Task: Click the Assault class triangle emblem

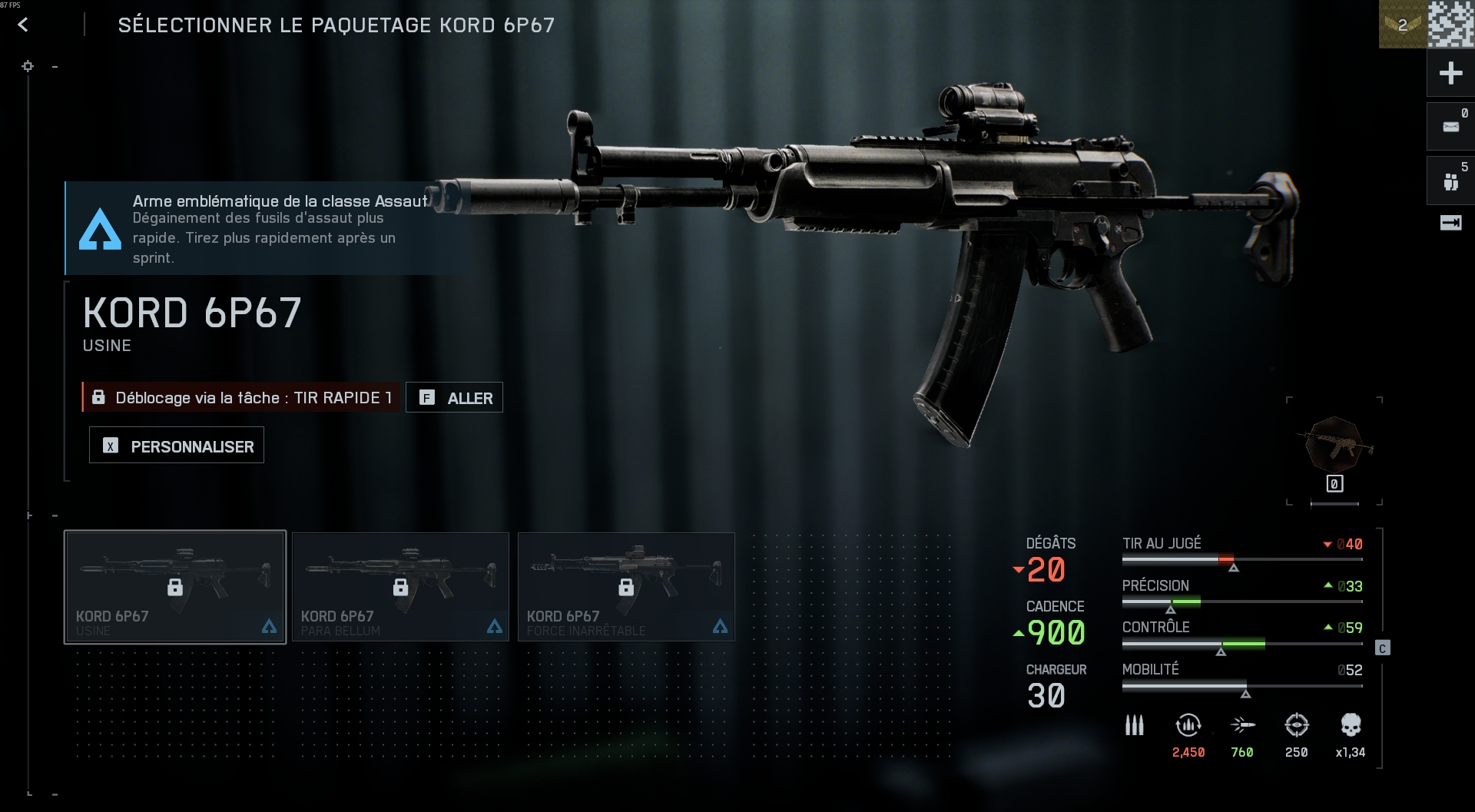Action: [100, 228]
